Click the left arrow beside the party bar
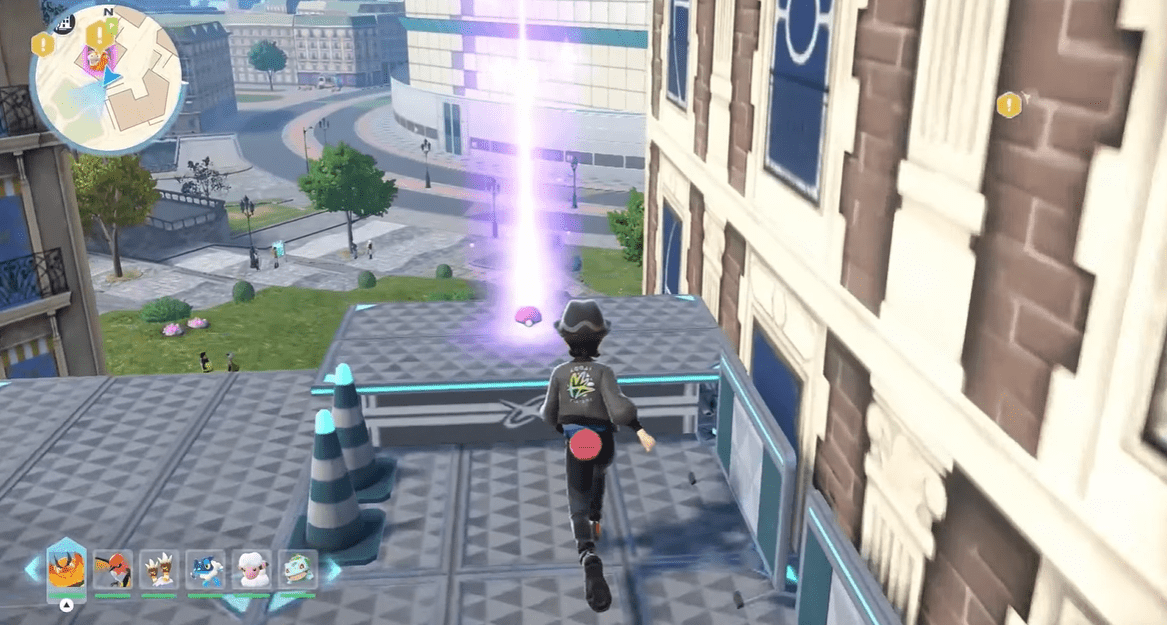Image resolution: width=1167 pixels, height=625 pixels. (x=33, y=570)
